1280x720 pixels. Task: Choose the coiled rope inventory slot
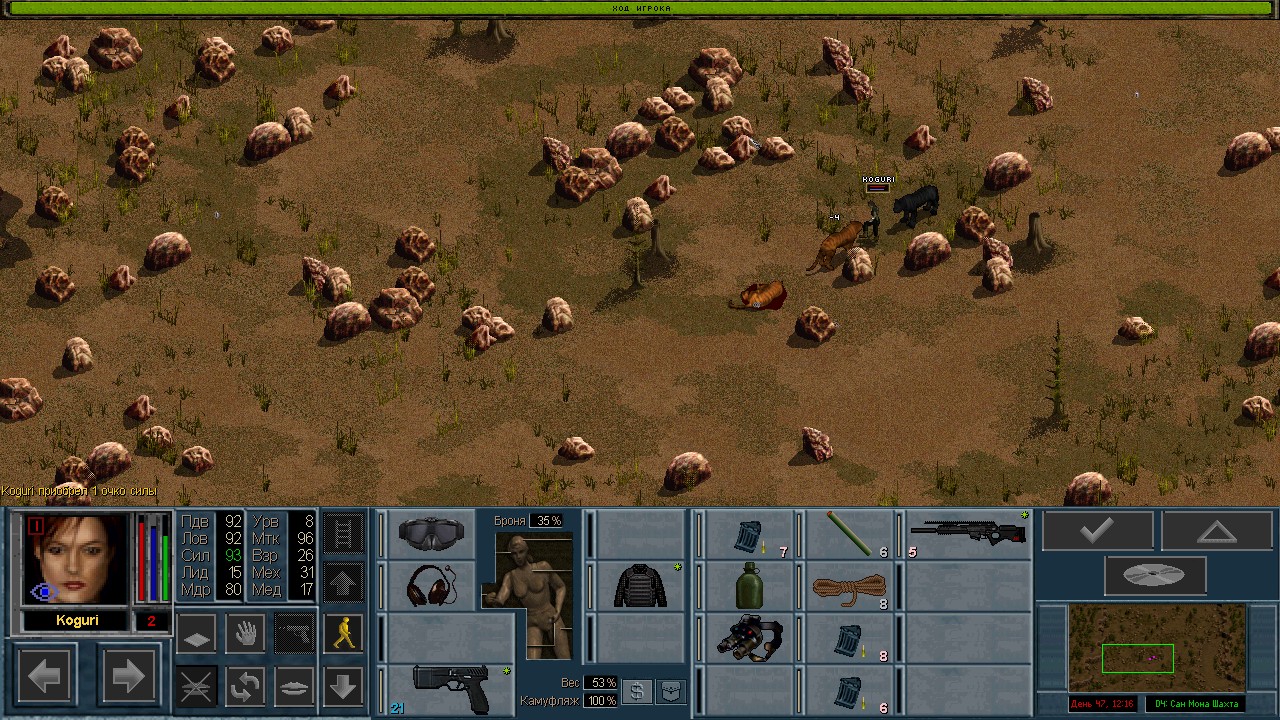849,586
